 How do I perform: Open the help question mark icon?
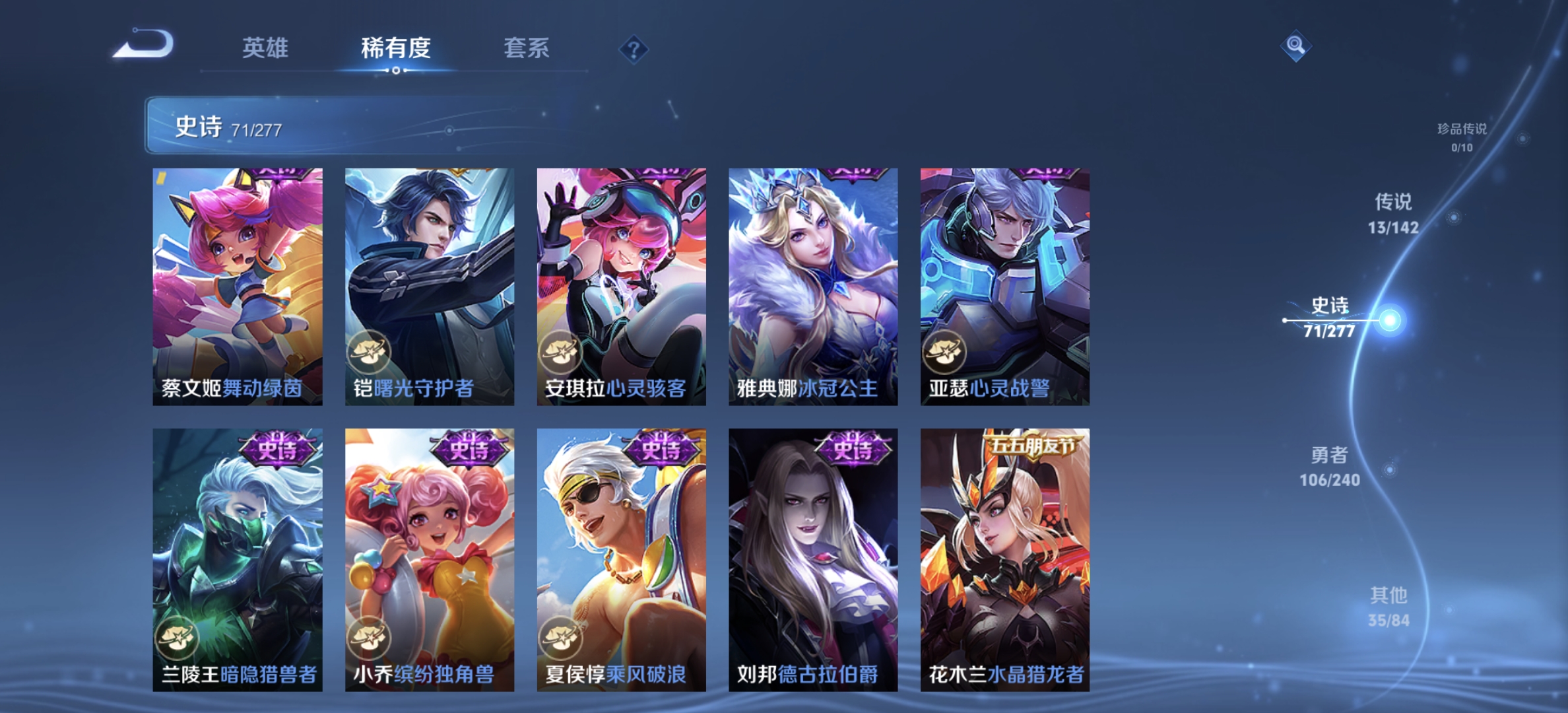pyautogui.click(x=632, y=49)
